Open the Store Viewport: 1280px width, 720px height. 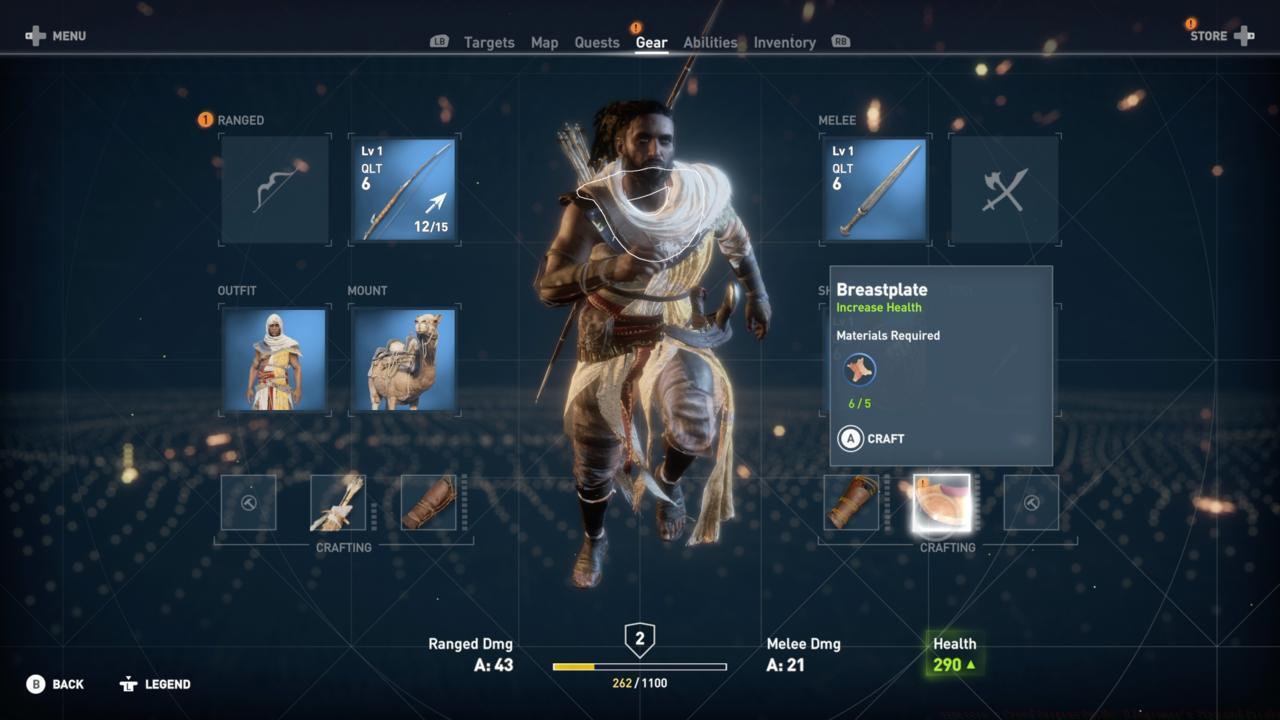tap(1208, 35)
